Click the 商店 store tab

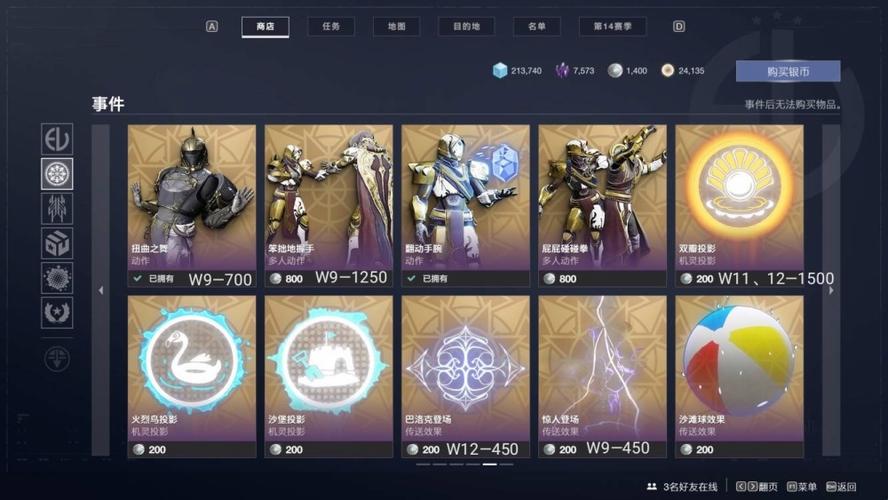tap(265, 27)
